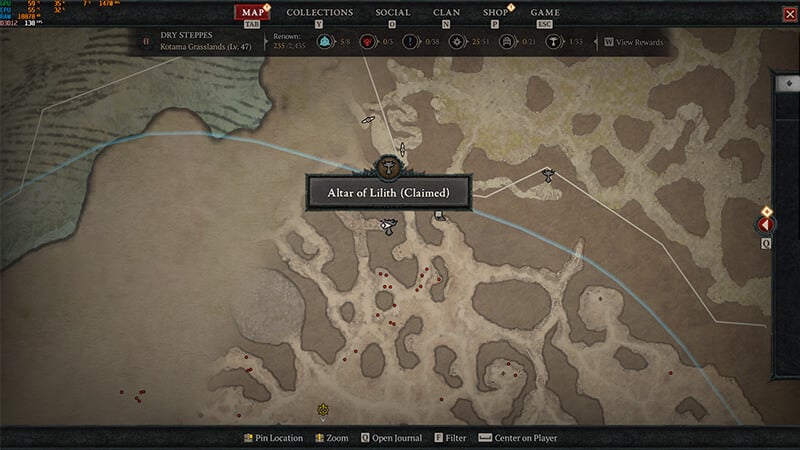Expand the journal with the red arrow button

768,226
